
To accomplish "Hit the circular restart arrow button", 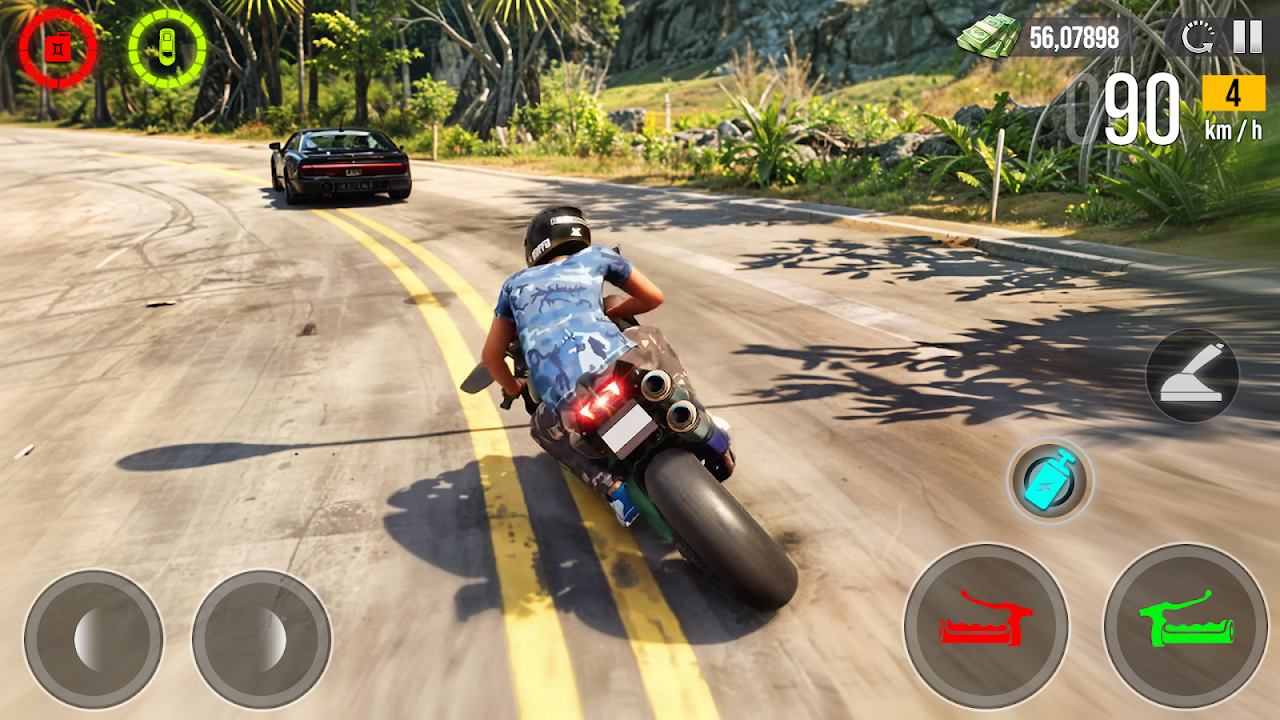I will 1197,38.
